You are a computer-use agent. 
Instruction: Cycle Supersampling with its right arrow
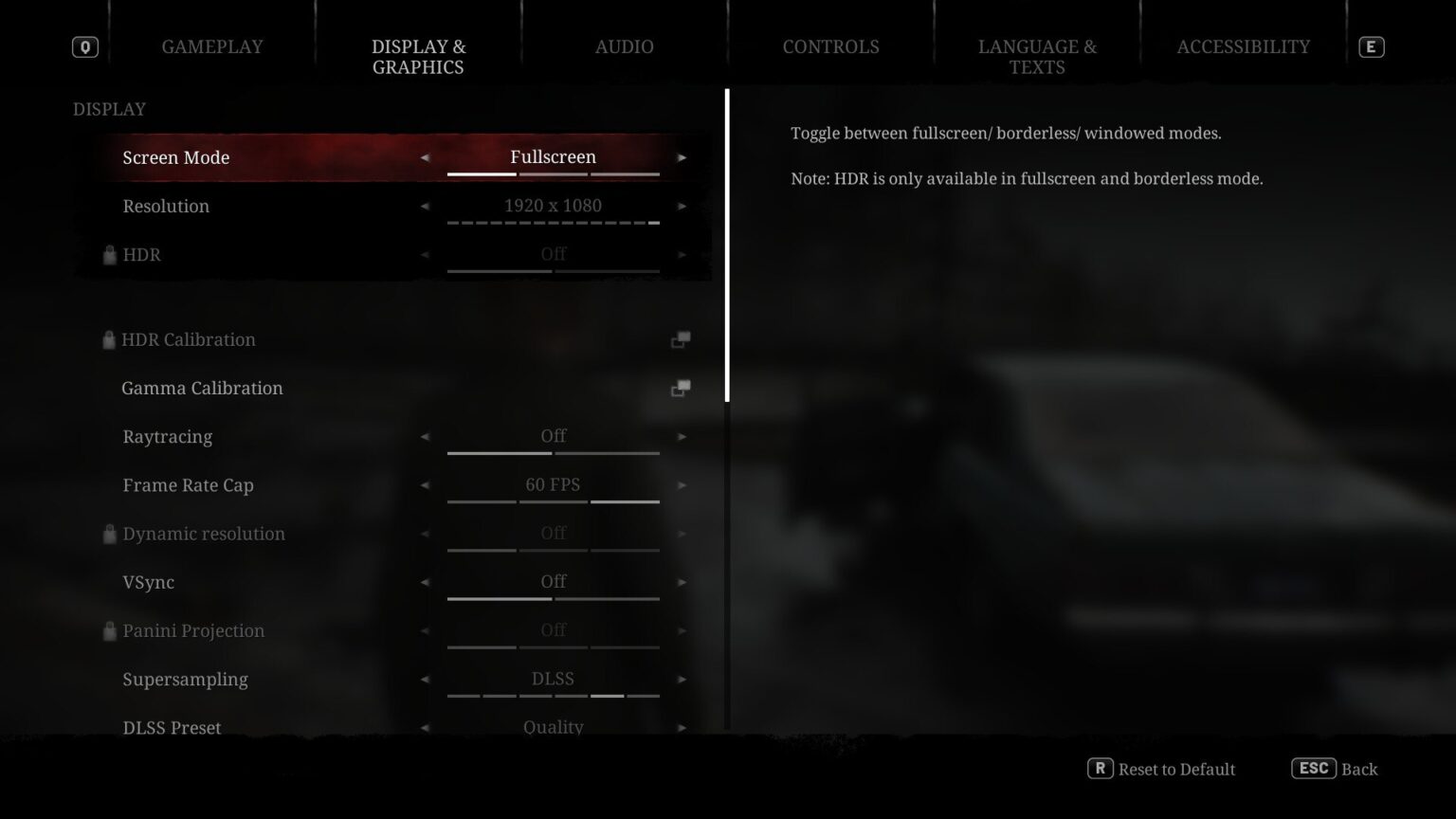tap(682, 680)
